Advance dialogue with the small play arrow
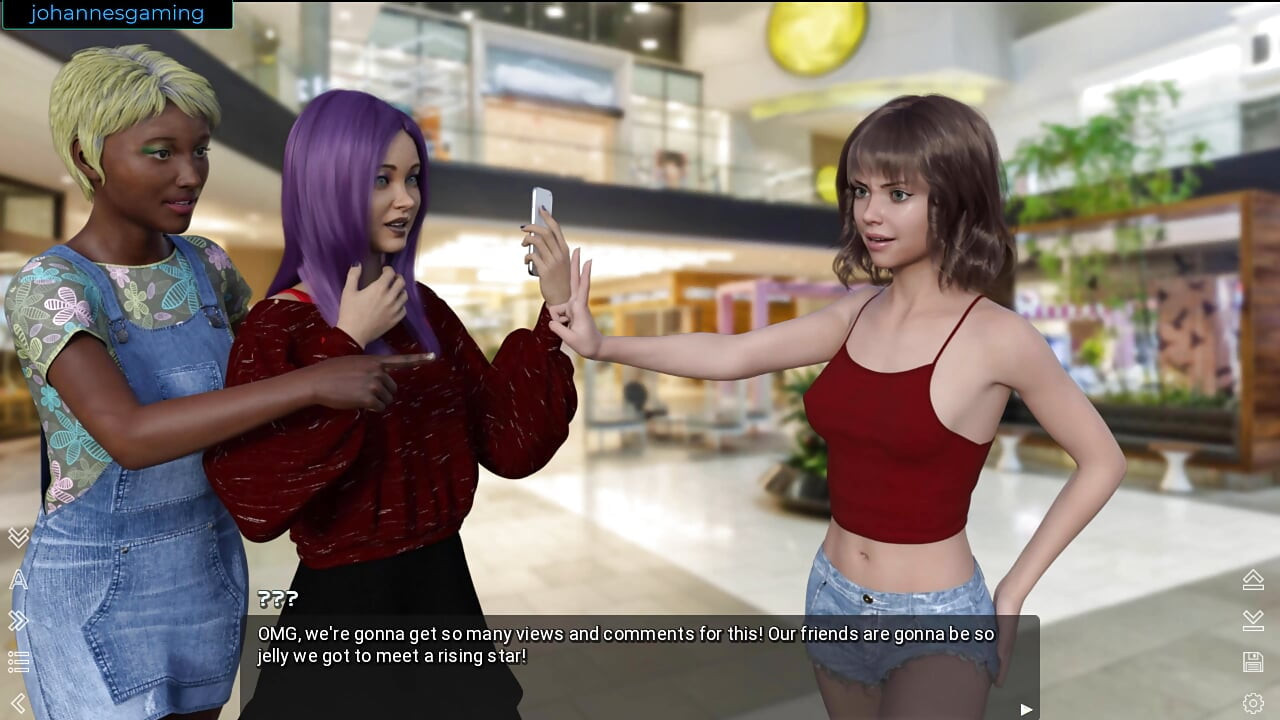The height and width of the screenshot is (720, 1280). tap(1026, 709)
